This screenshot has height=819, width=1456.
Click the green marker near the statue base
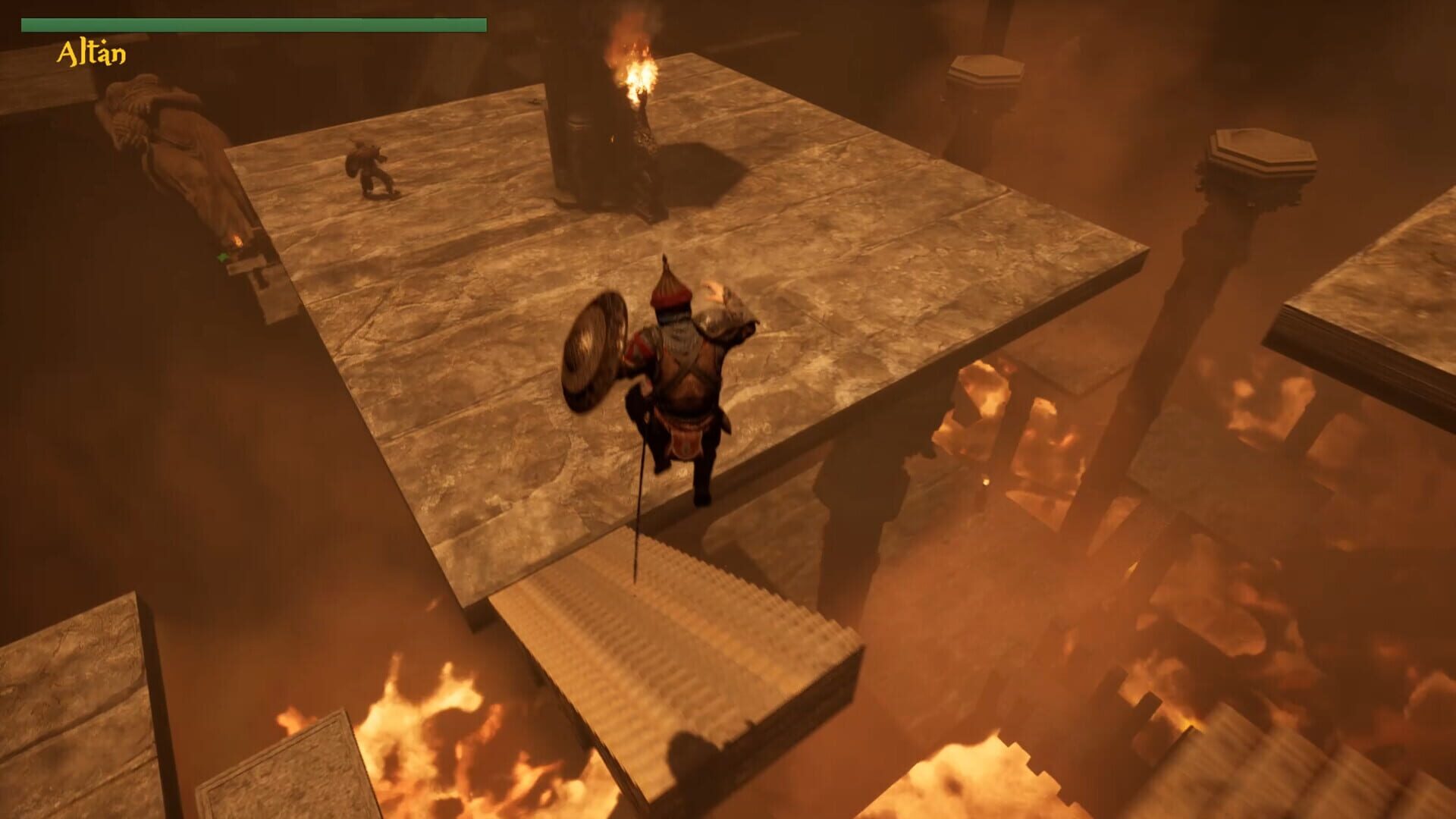point(224,258)
